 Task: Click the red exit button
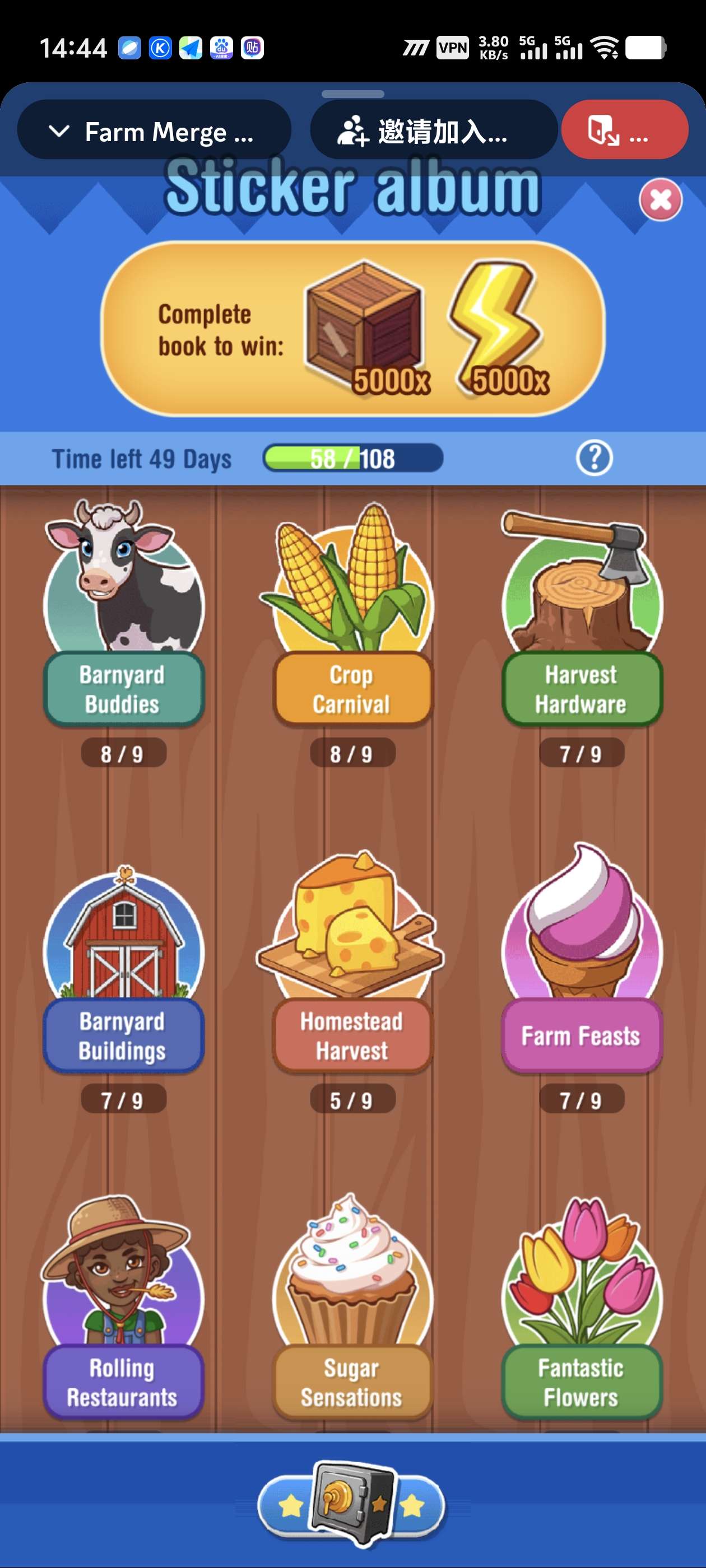[624, 131]
